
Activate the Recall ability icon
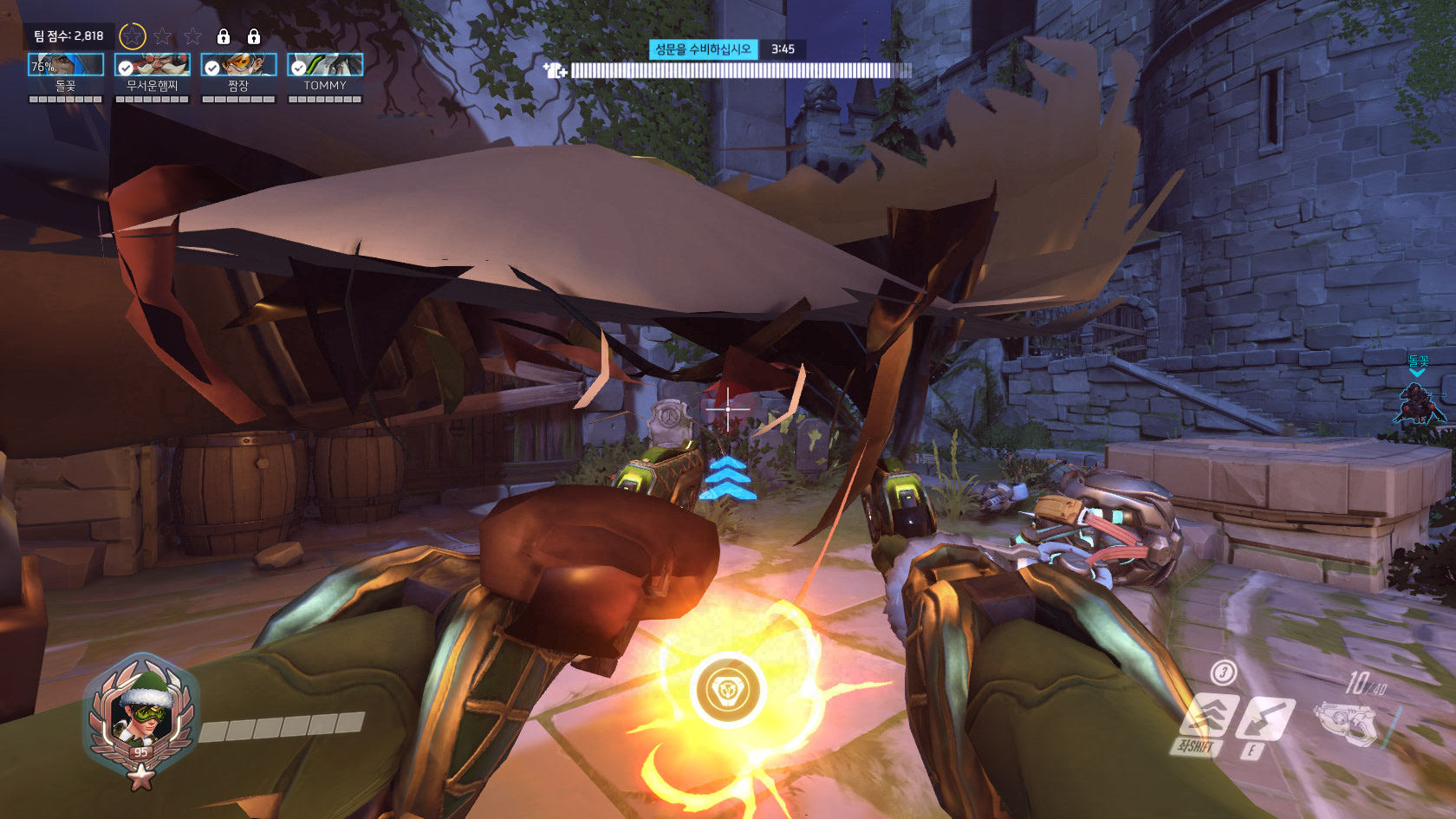point(1265,718)
